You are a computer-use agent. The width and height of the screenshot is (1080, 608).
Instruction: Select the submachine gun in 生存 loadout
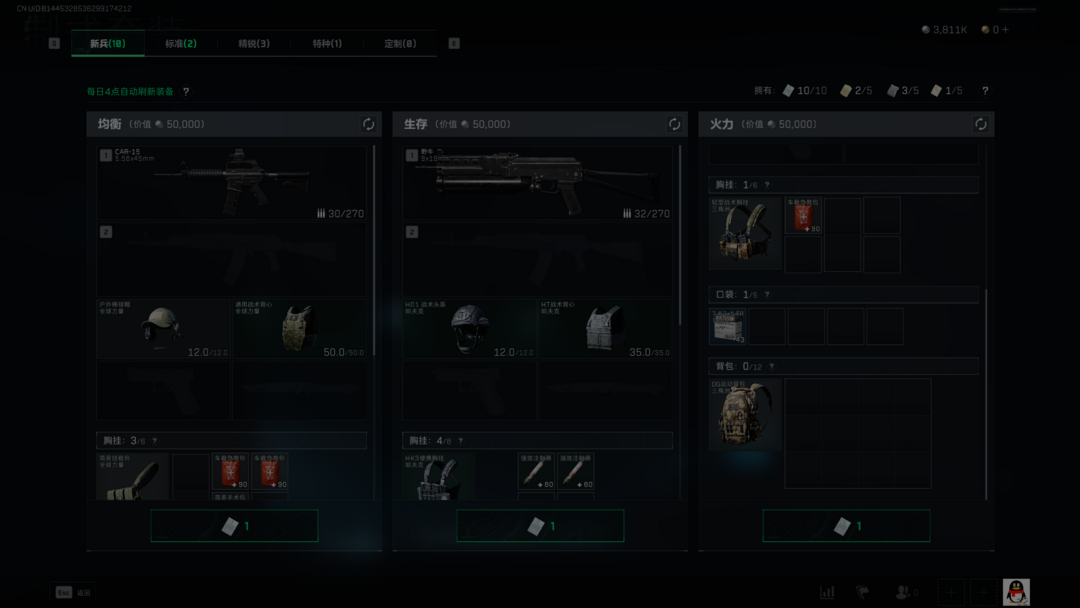(538, 183)
